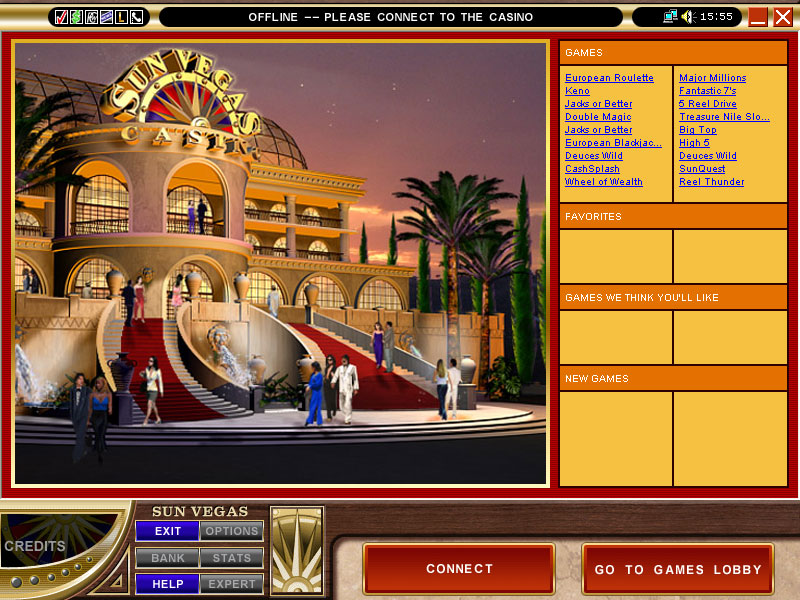The width and height of the screenshot is (800, 600).
Task: Launch European Roulette game link
Action: click(x=609, y=78)
